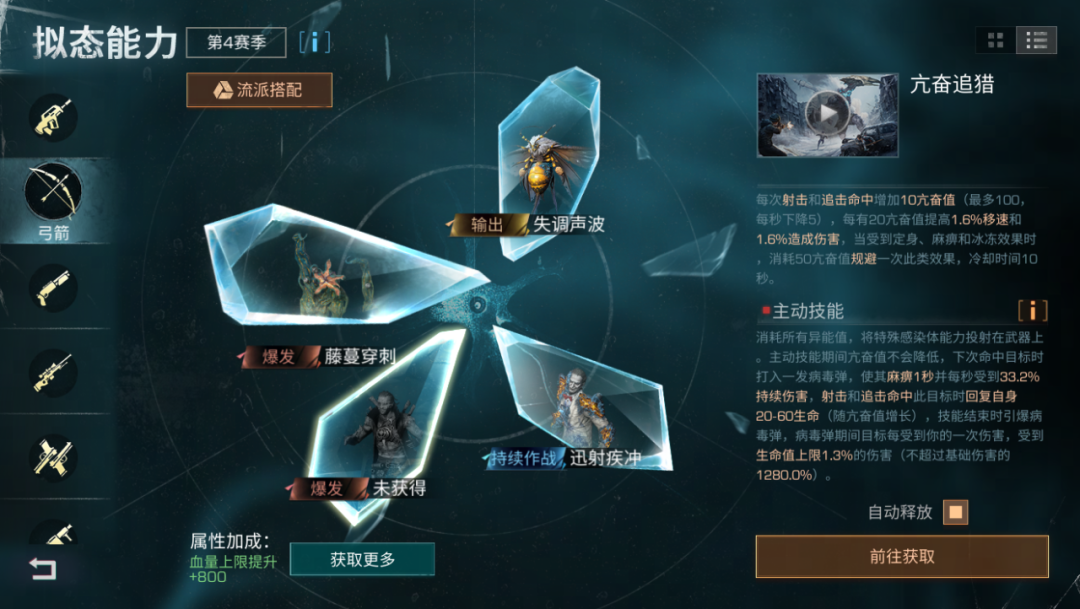Open the 流派搭配 build presets

click(259, 90)
